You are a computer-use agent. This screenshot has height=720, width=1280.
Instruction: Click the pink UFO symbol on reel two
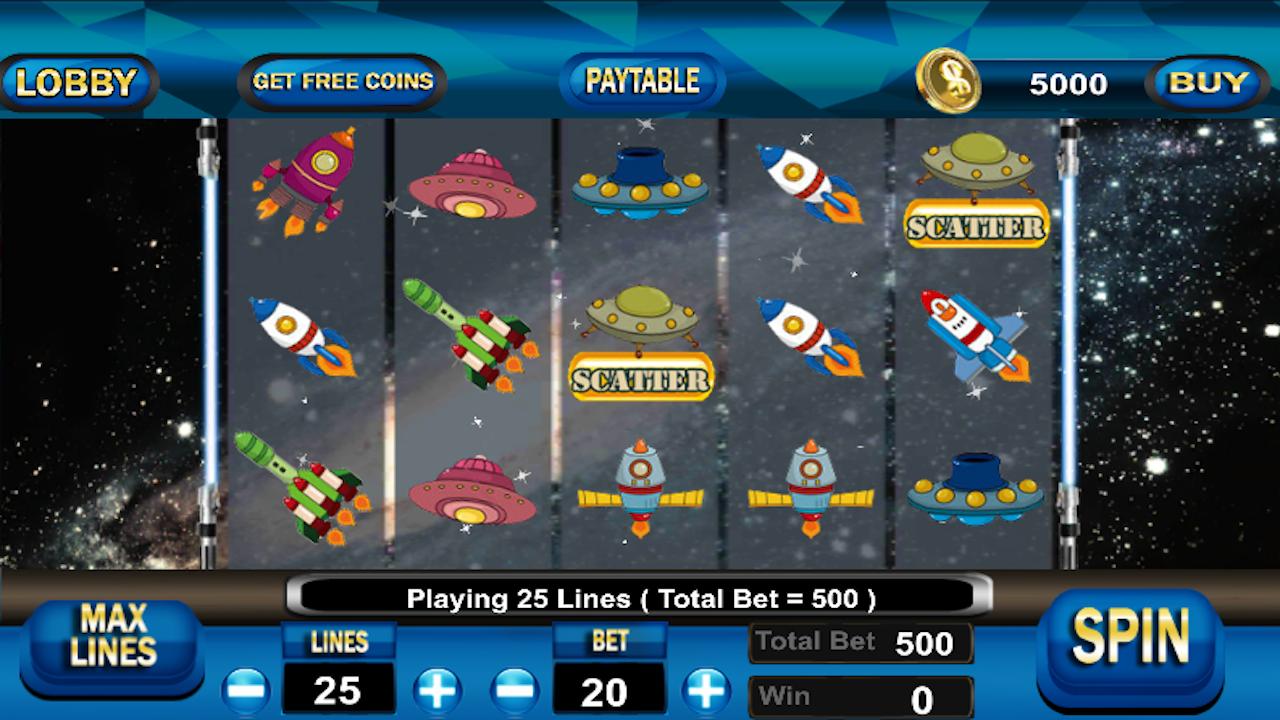[x=470, y=185]
